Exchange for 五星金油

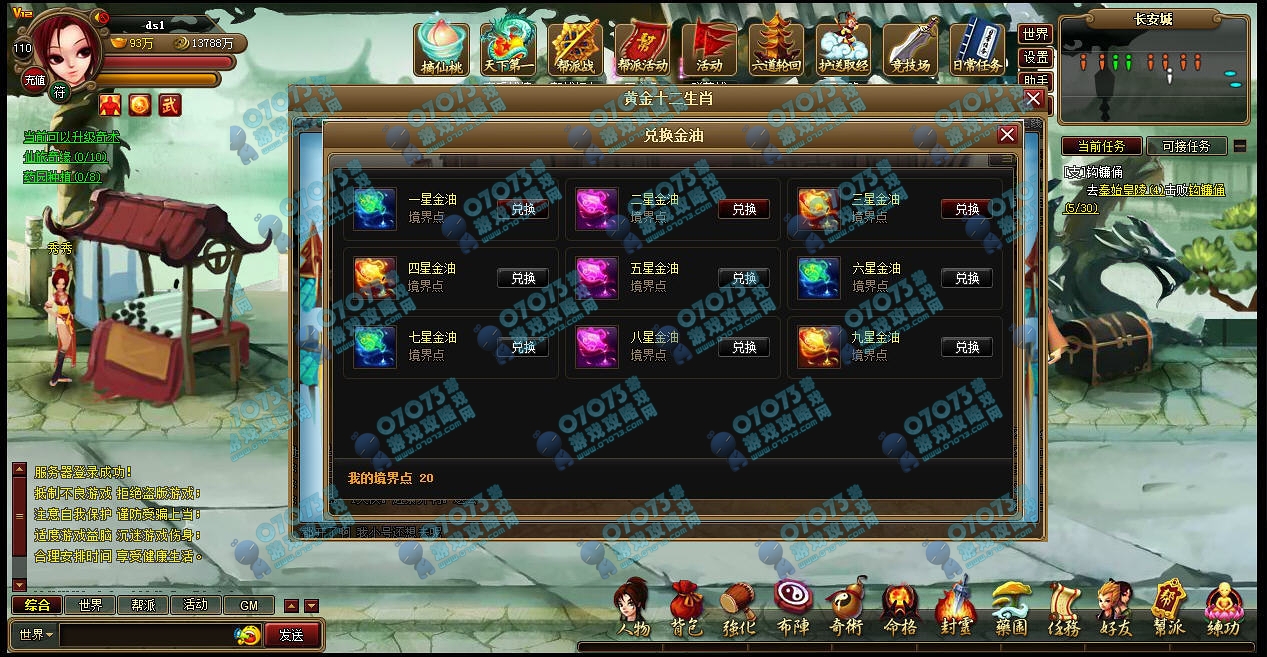(x=744, y=278)
